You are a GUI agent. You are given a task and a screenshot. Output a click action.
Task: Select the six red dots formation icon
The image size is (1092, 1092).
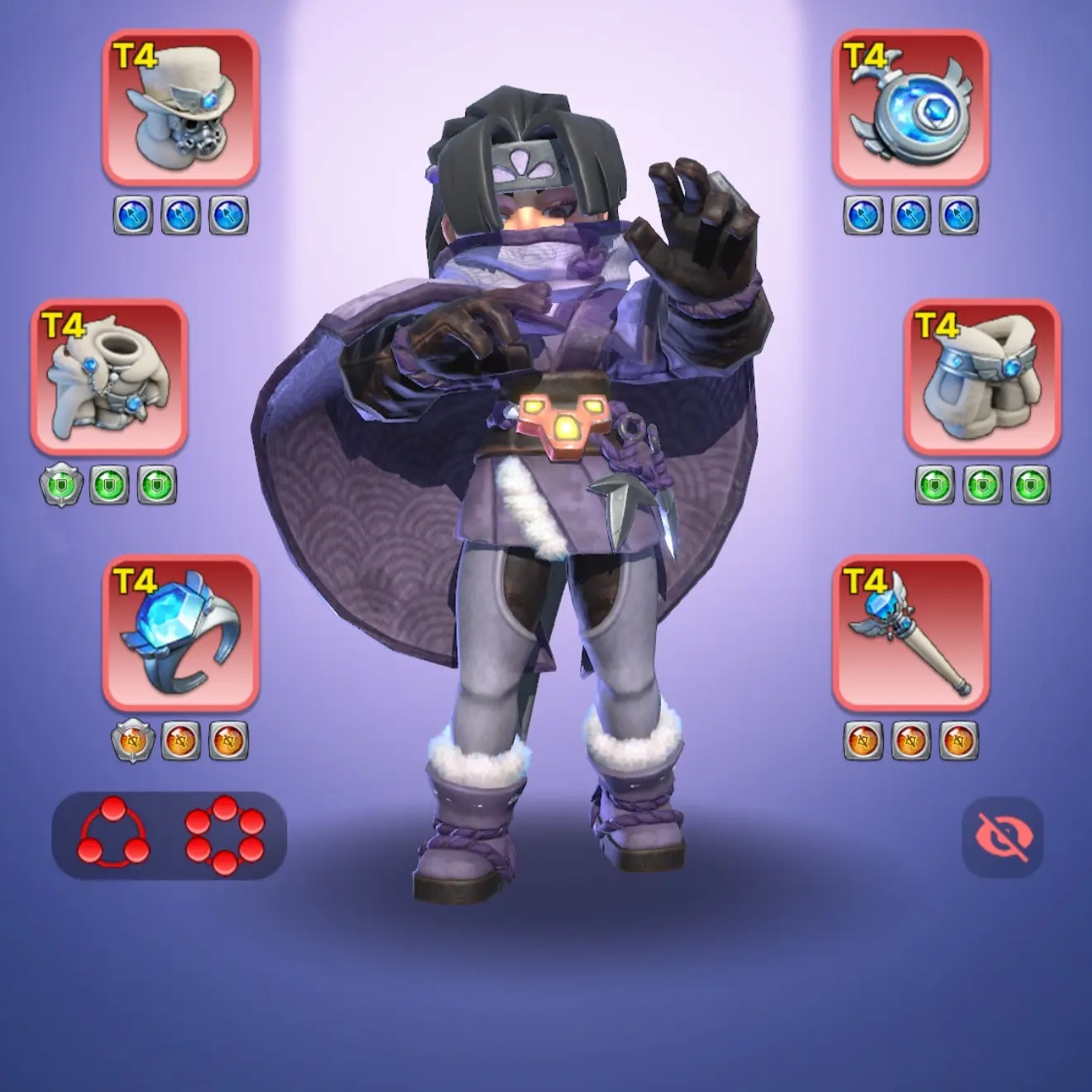click(x=225, y=834)
